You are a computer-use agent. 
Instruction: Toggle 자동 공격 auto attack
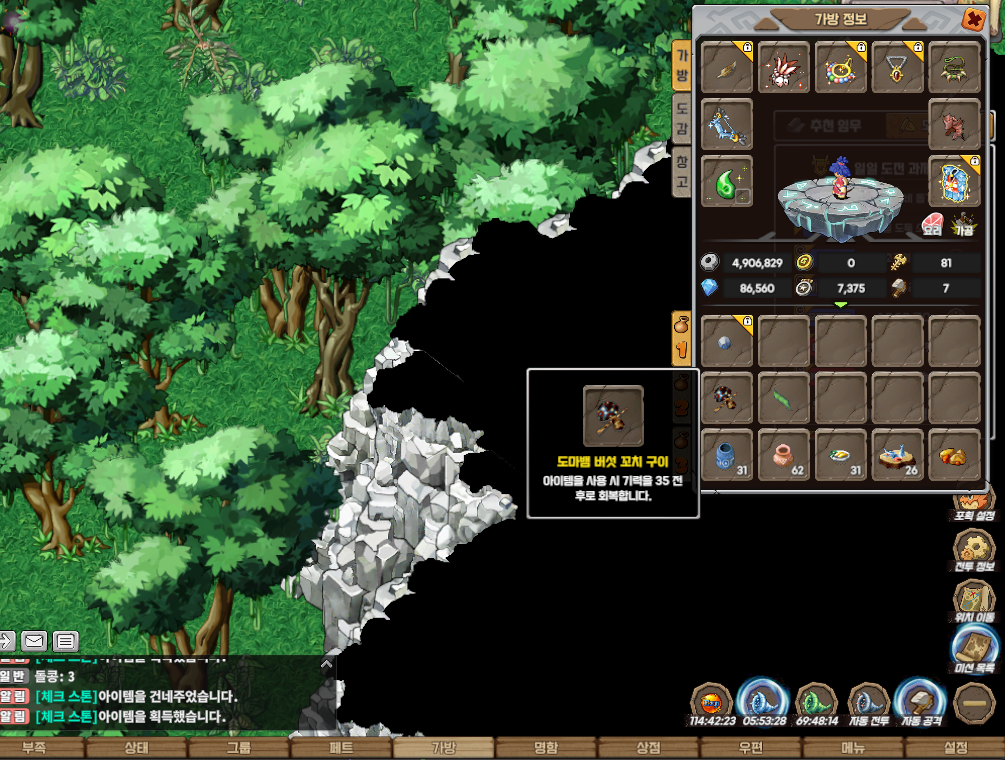point(921,702)
